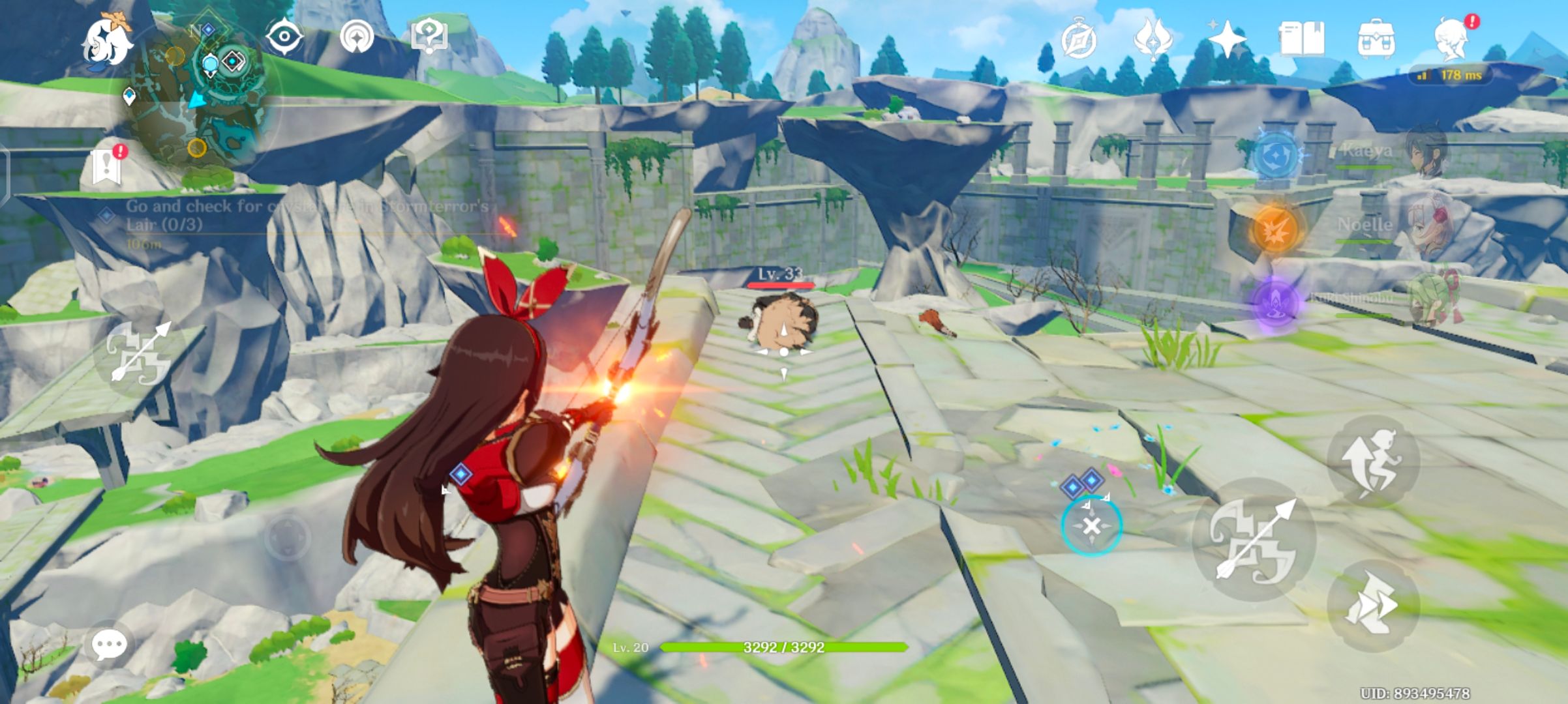Screen dimensions: 1568x704
Task: Open the Paimon menu
Action: click(106, 40)
